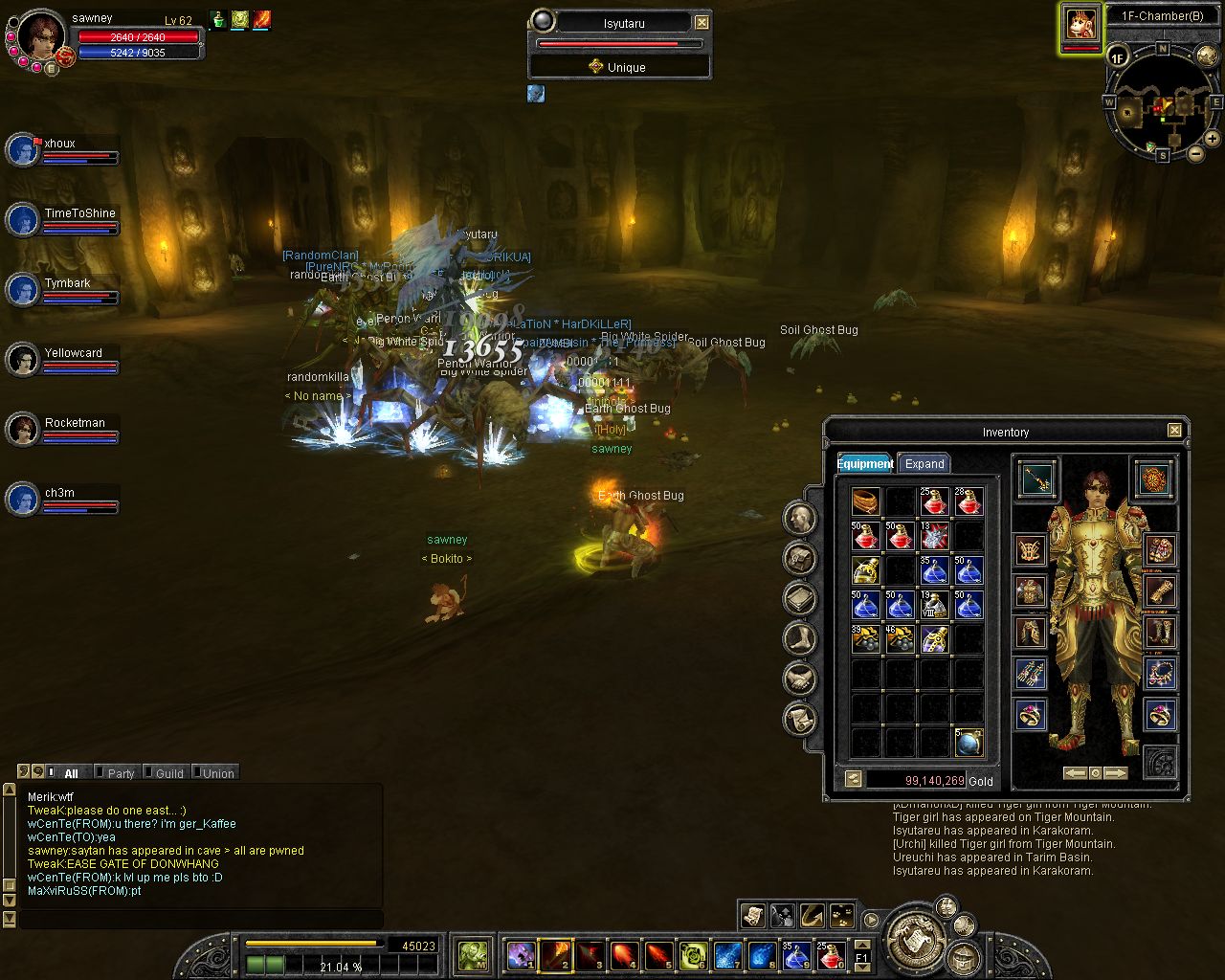The width and height of the screenshot is (1225, 980).
Task: Select the All chat tab
Action: [x=71, y=772]
